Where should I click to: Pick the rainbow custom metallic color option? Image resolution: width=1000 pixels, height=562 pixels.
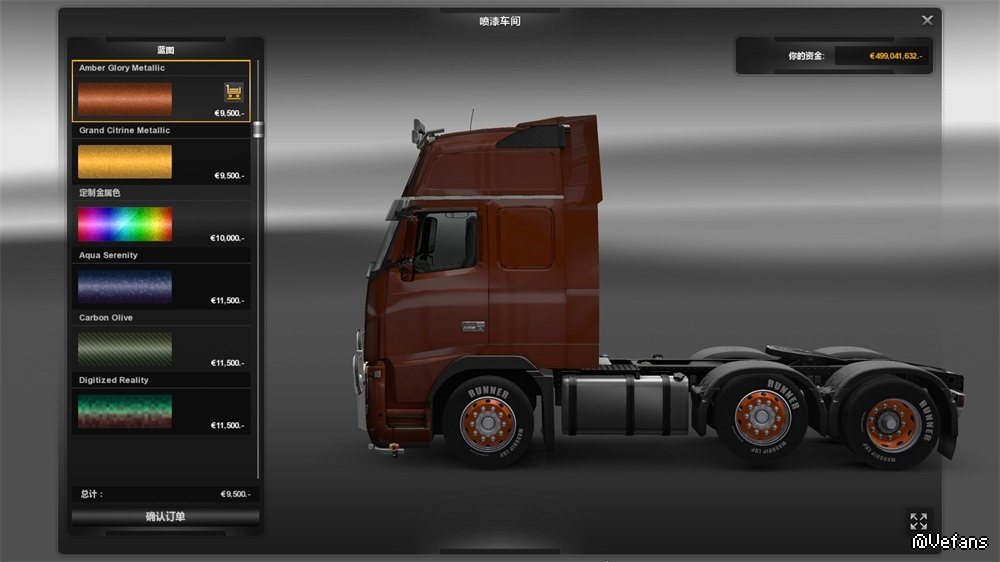click(125, 224)
